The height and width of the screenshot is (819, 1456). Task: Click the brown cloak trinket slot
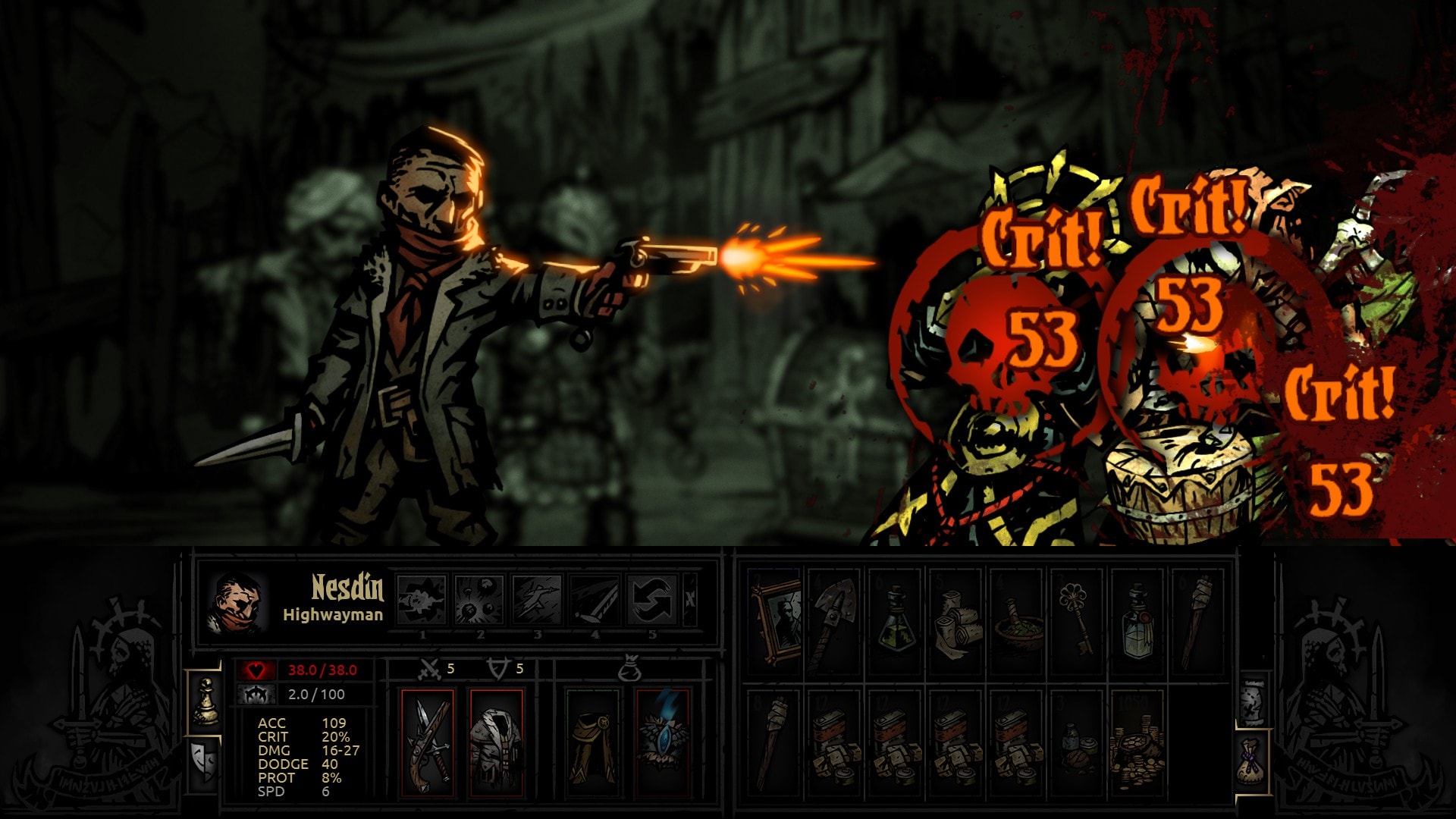click(x=593, y=743)
